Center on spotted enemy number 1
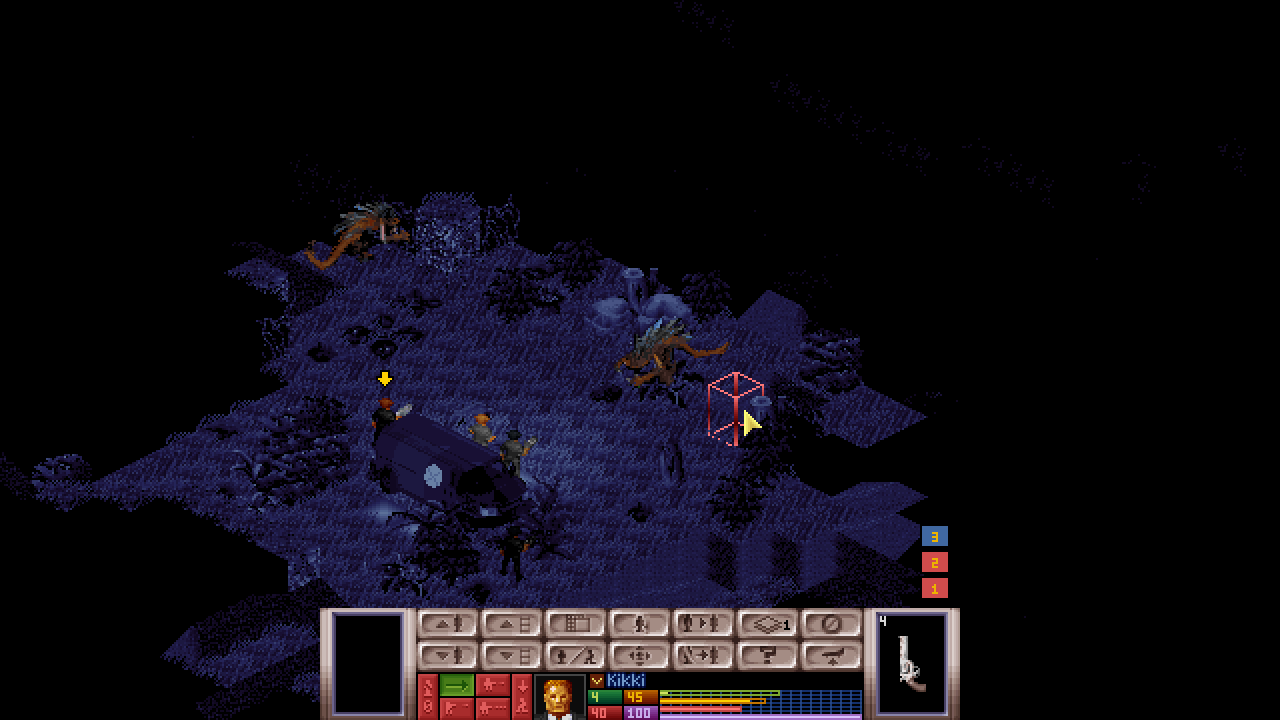This screenshot has height=720, width=1280. 934,589
